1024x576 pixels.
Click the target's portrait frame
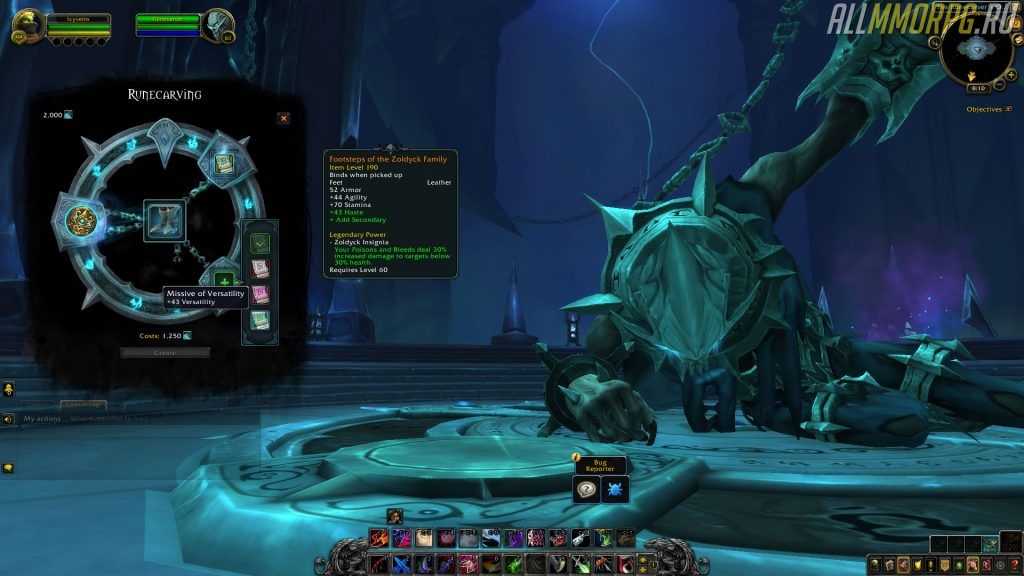point(218,25)
